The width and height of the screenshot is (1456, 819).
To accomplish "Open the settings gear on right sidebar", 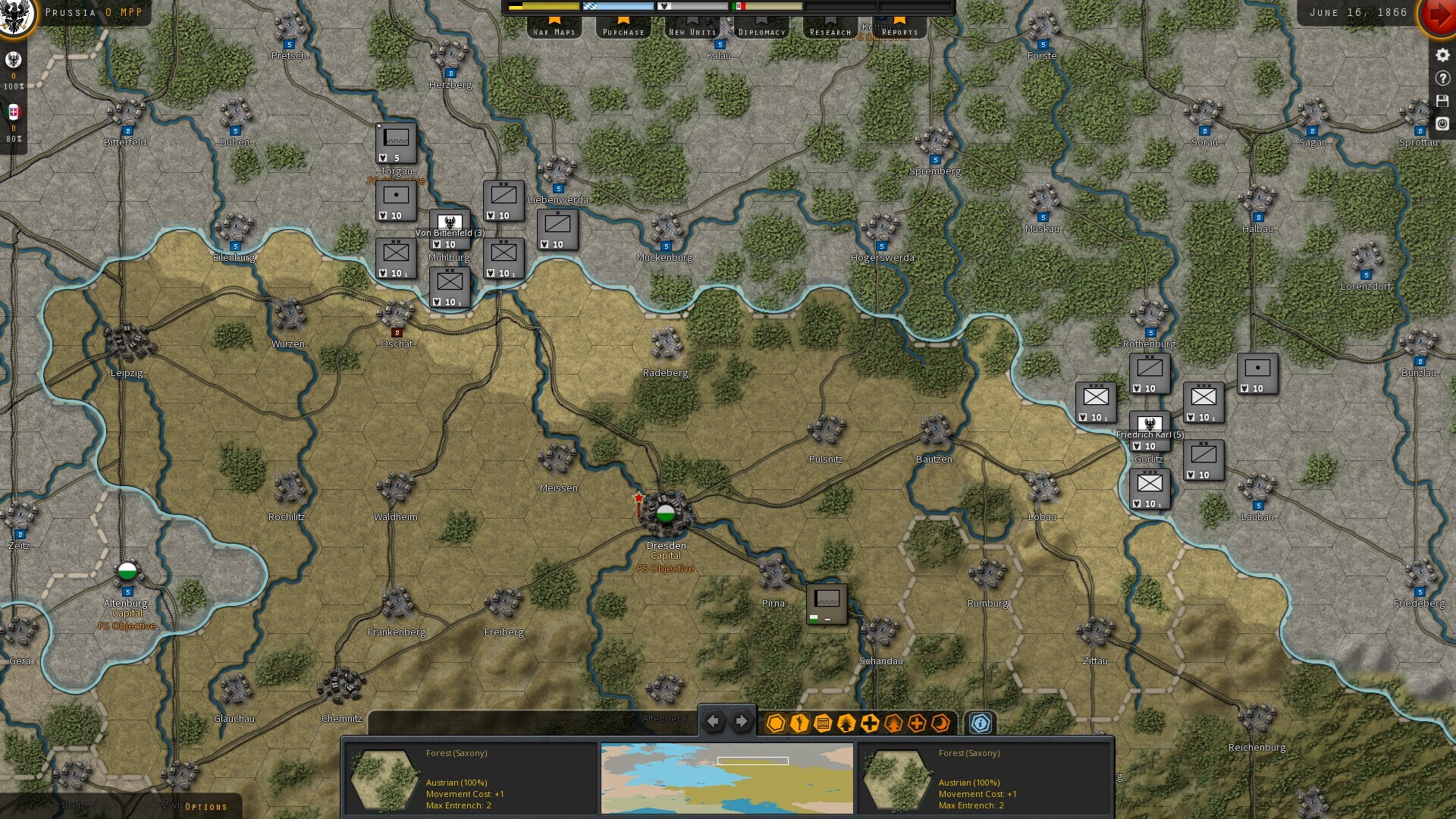I will click(x=1442, y=55).
